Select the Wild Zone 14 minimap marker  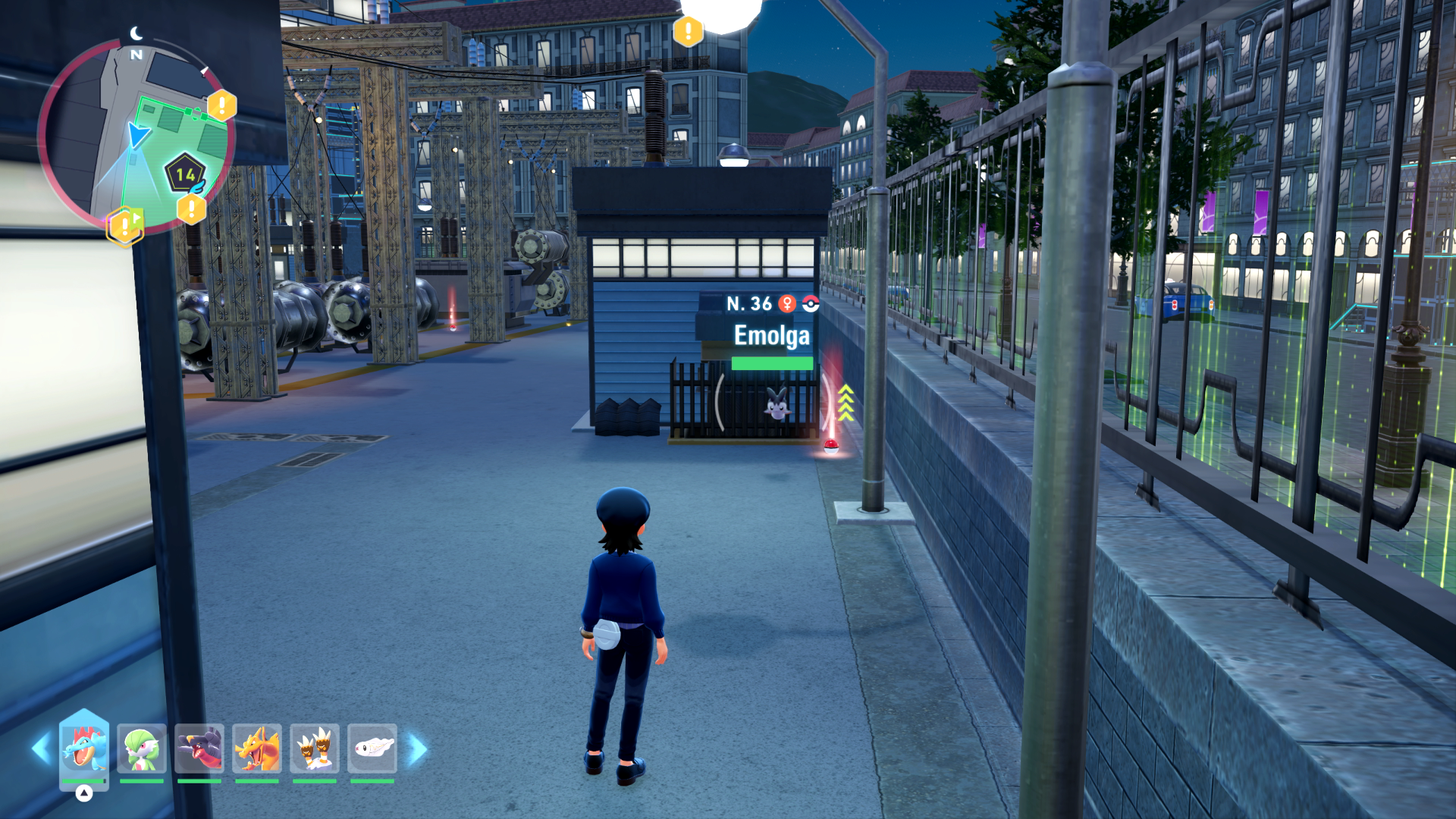pyautogui.click(x=185, y=174)
